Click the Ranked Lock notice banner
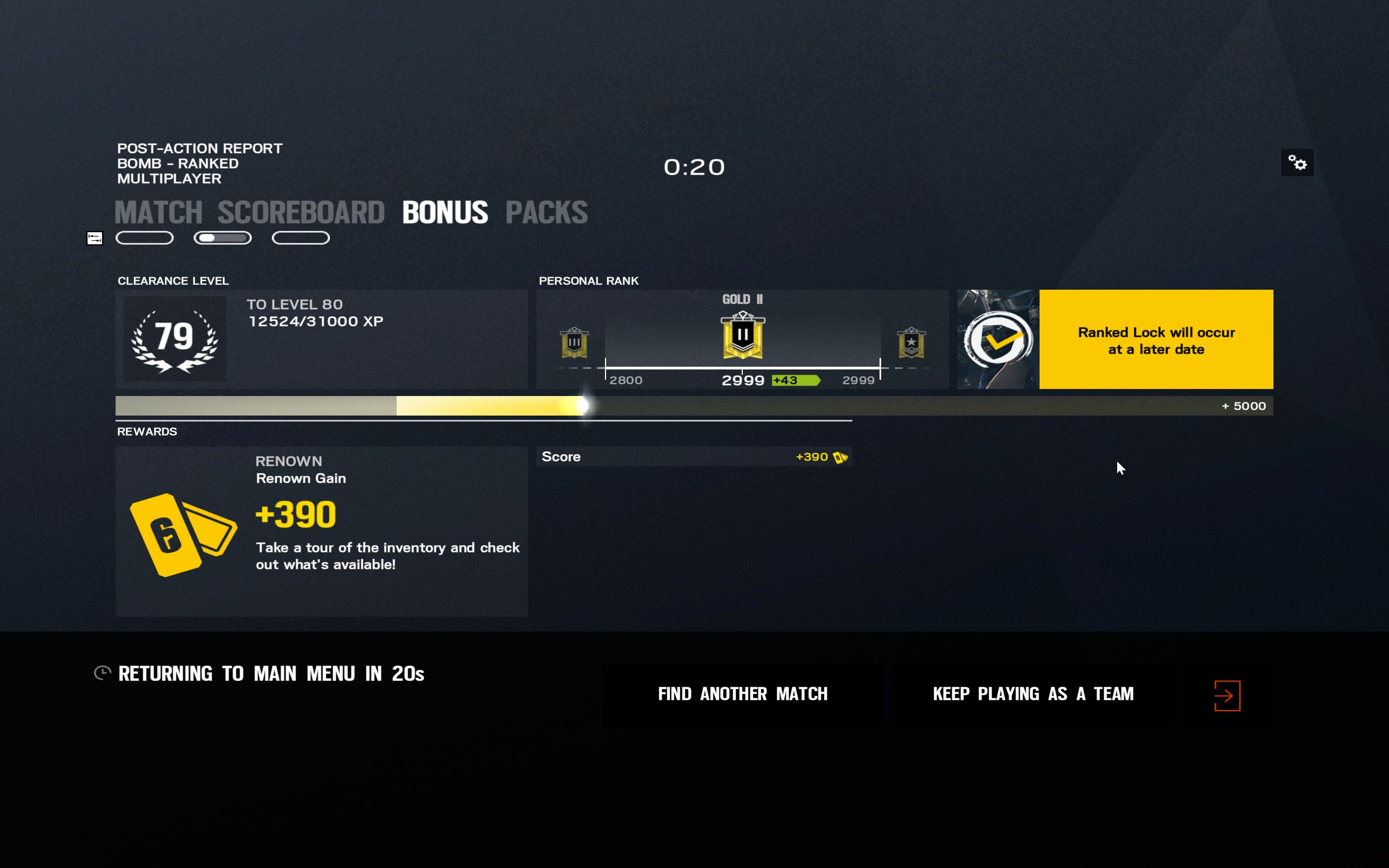This screenshot has width=1389, height=868. [x=1155, y=340]
